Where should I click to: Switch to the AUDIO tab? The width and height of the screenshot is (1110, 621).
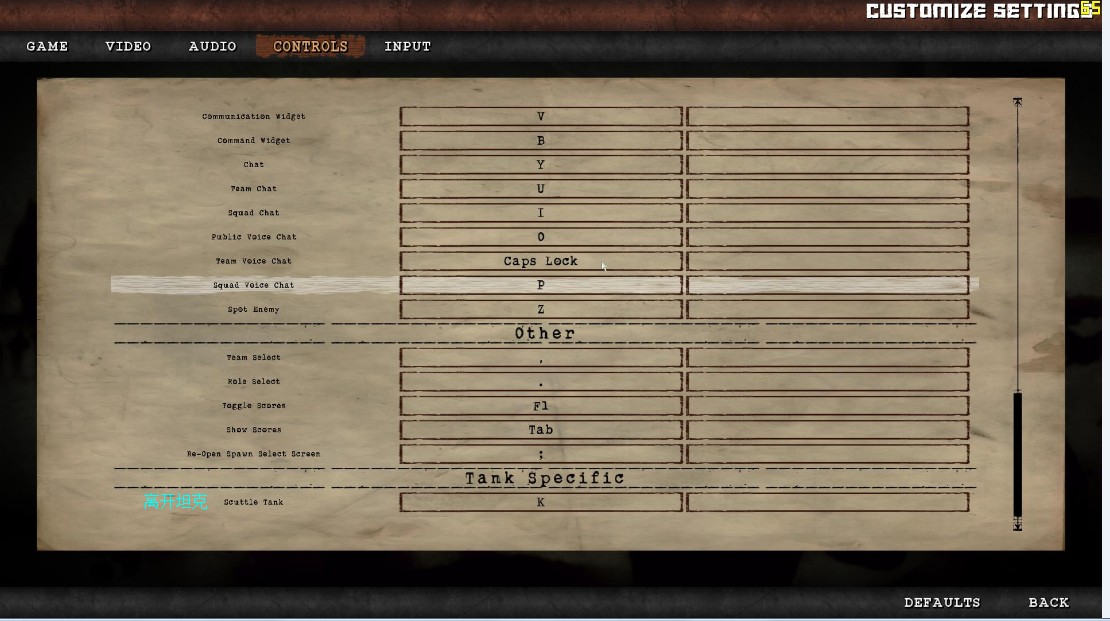point(212,46)
